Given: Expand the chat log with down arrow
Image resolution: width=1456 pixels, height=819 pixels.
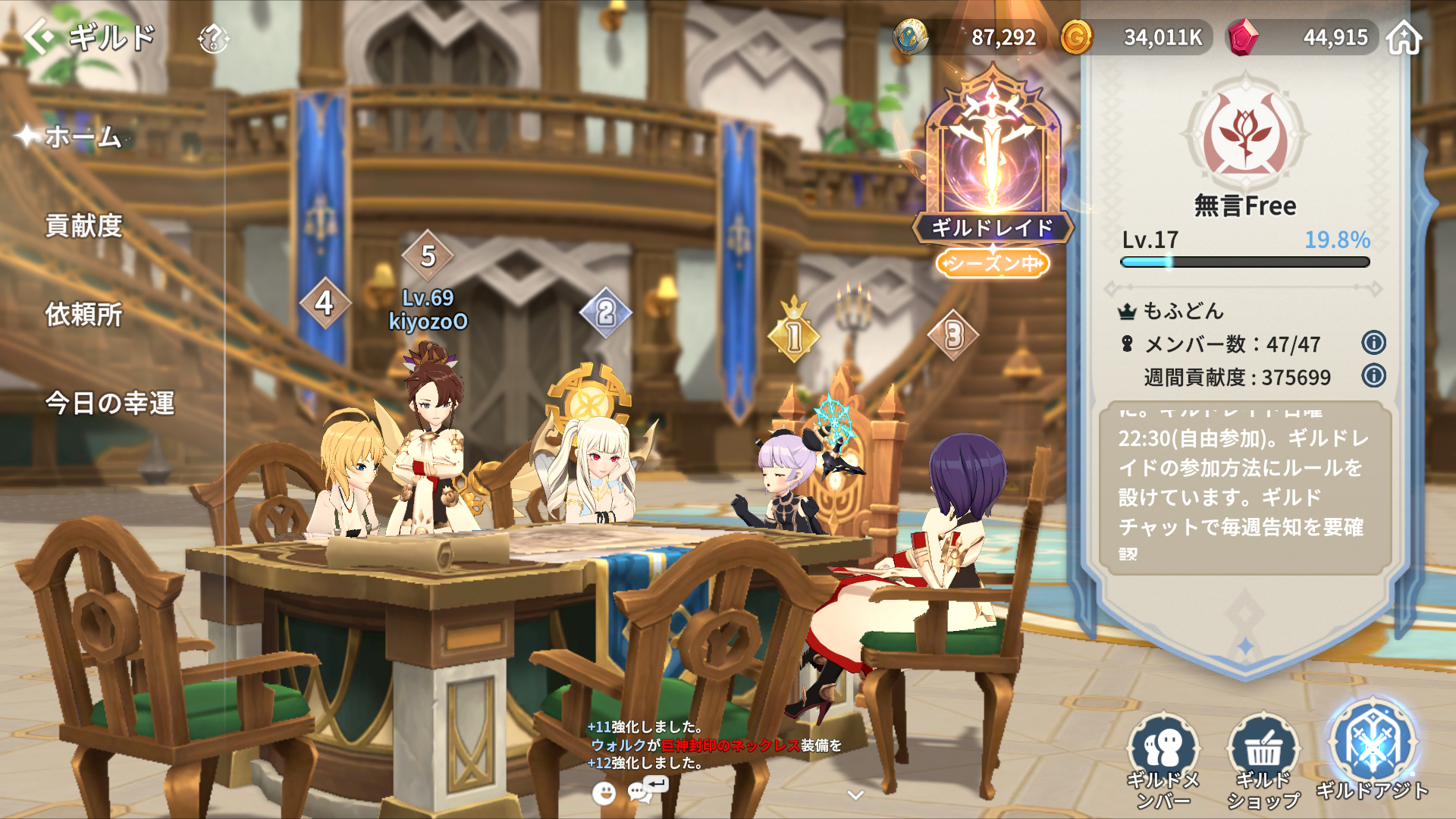Looking at the screenshot, I should tap(855, 795).
